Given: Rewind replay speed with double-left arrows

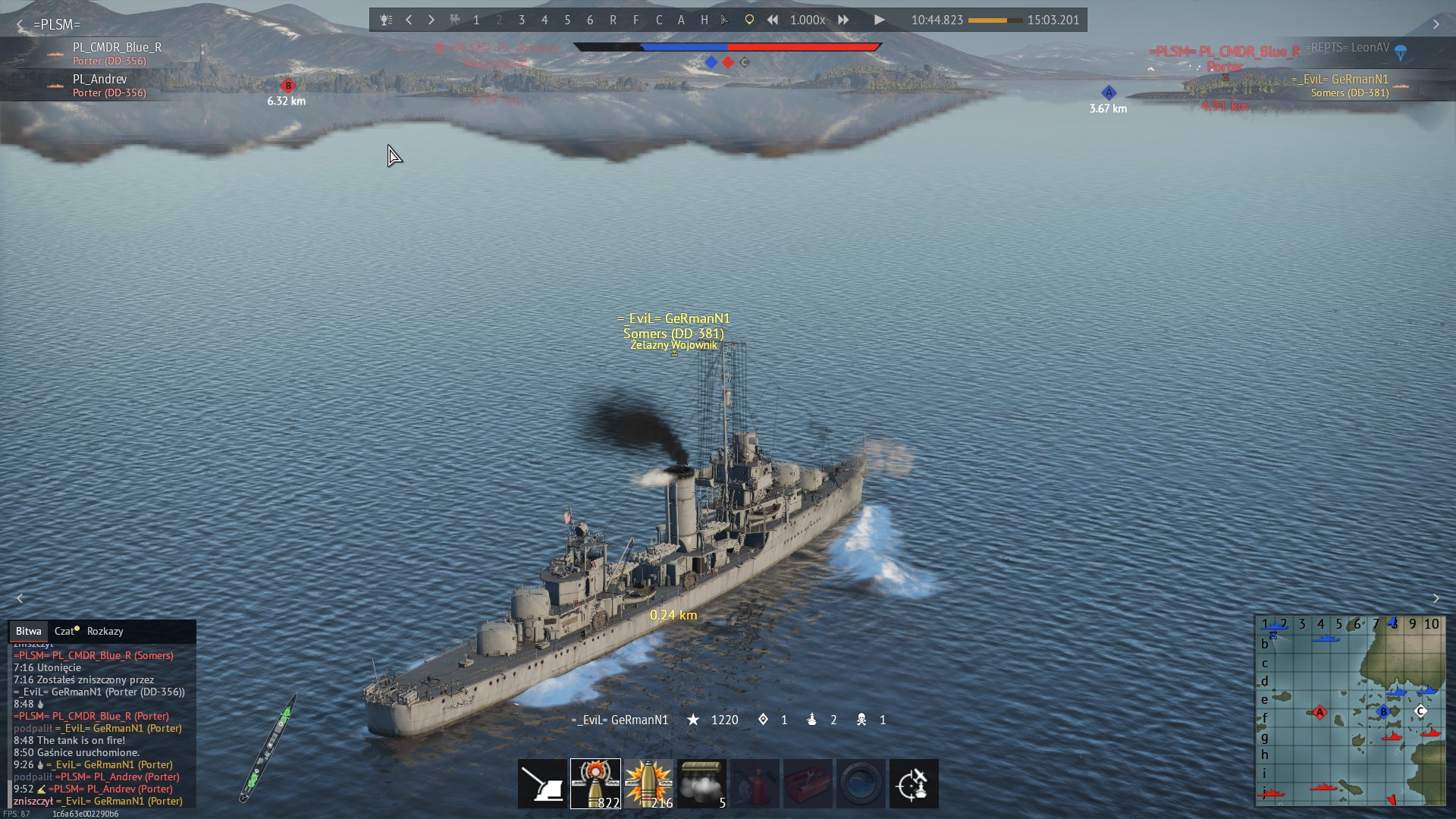Looking at the screenshot, I should point(772,20).
